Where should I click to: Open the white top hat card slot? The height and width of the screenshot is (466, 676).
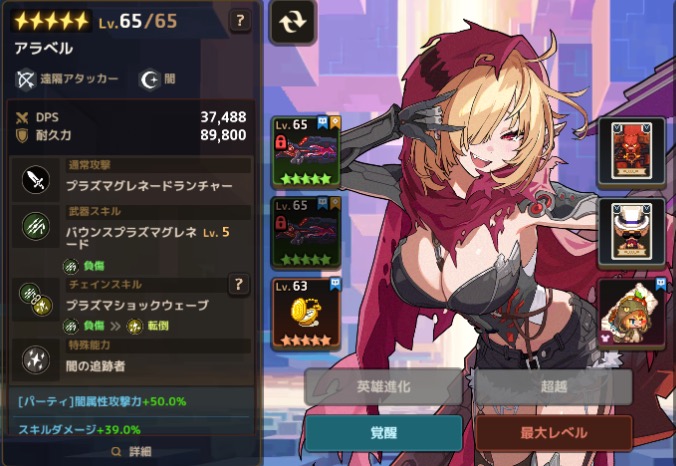(x=631, y=232)
